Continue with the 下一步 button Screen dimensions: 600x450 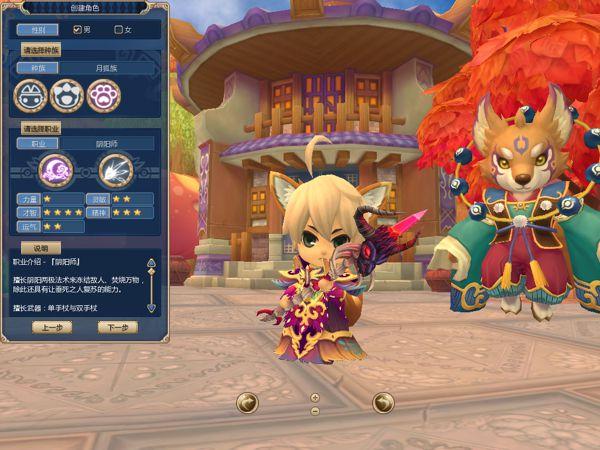(117, 327)
